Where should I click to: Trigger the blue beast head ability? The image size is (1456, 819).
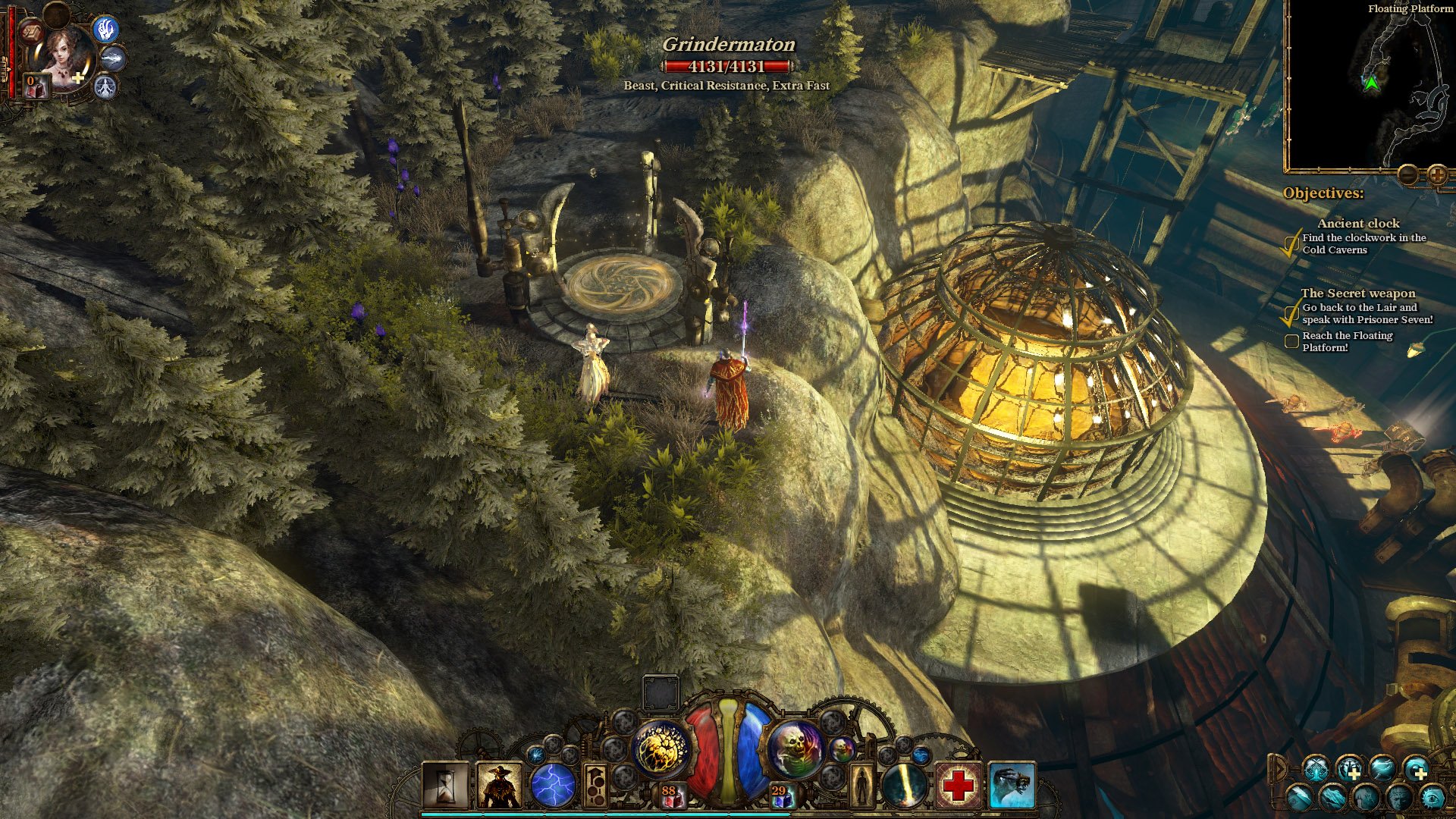click(1012, 786)
